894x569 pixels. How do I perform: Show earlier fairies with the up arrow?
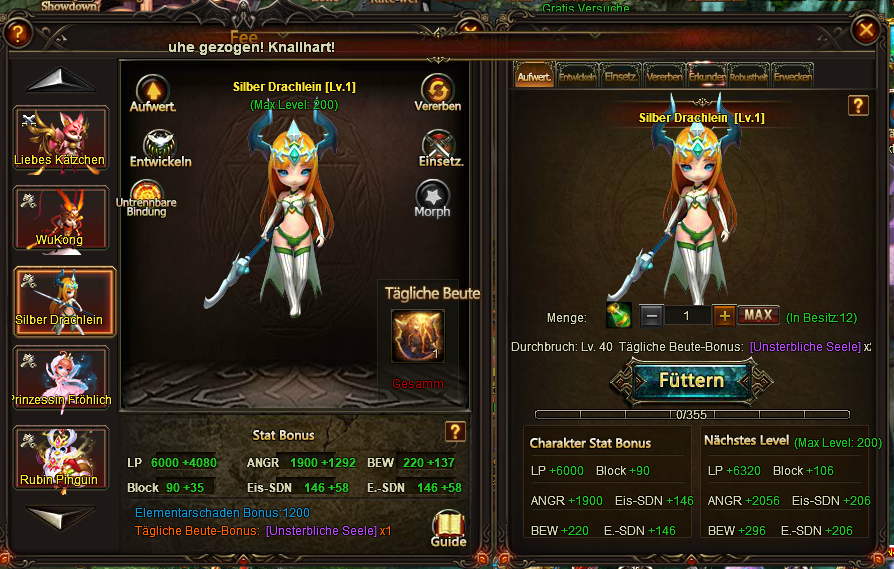pyautogui.click(x=60, y=81)
